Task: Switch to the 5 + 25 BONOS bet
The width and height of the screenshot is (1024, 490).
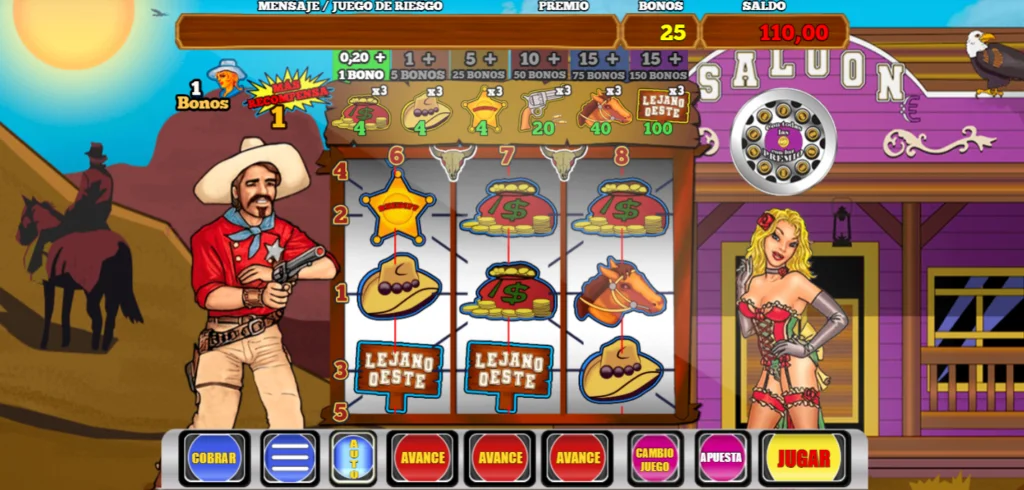Action: [x=481, y=66]
